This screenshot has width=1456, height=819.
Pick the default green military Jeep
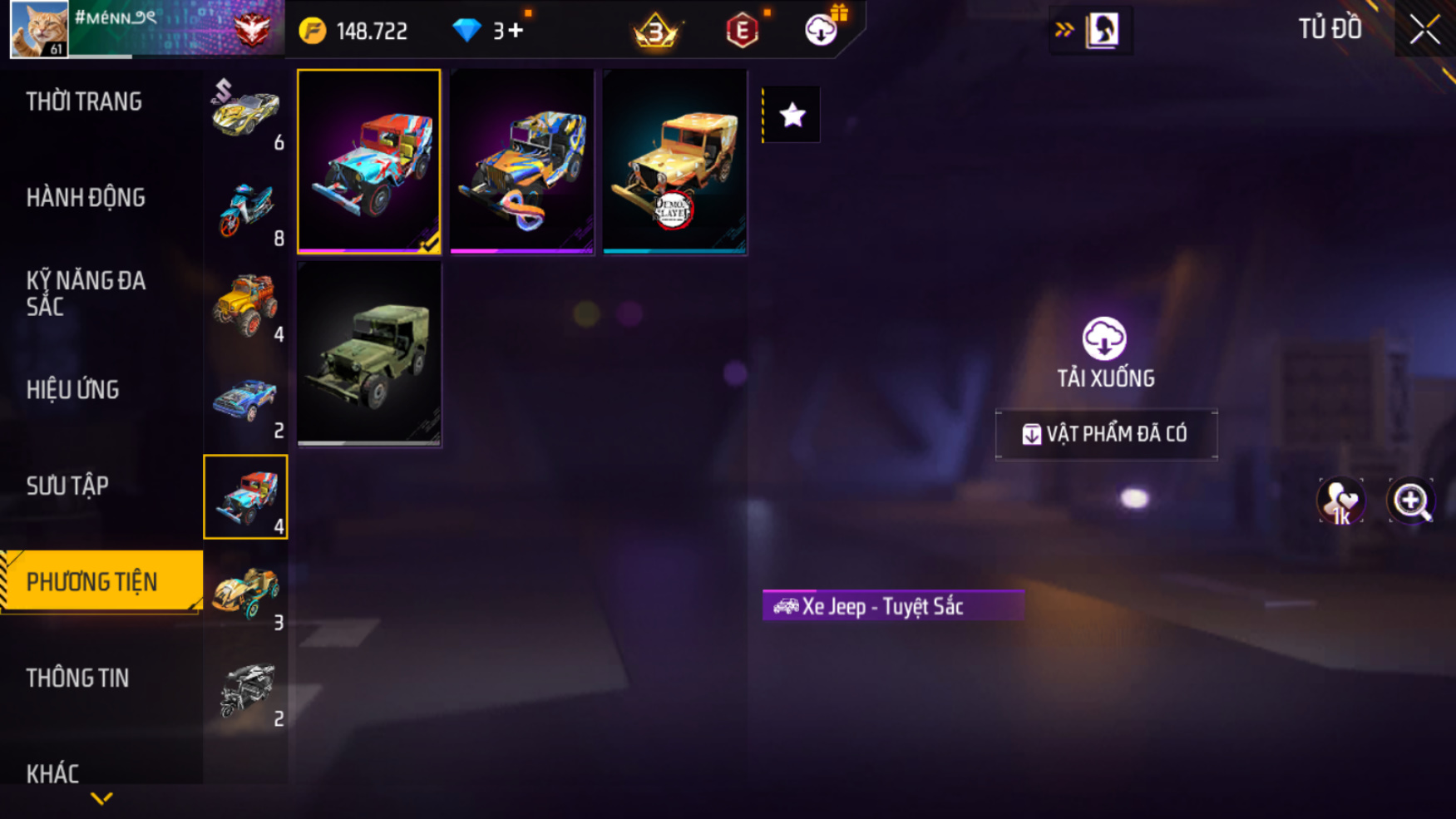[x=369, y=354]
